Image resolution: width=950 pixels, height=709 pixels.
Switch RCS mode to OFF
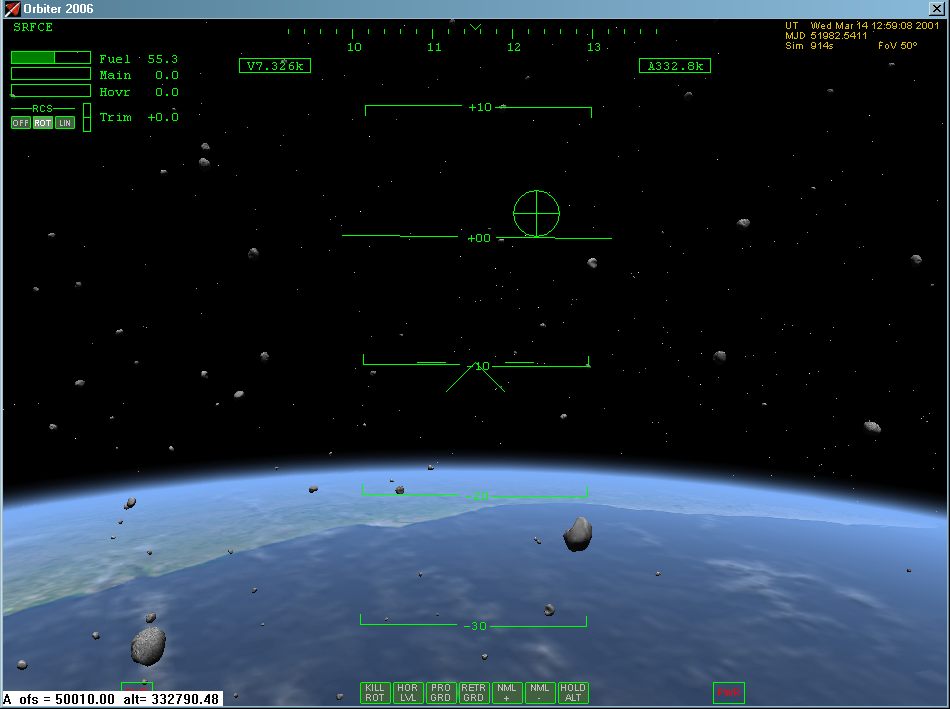click(21, 123)
